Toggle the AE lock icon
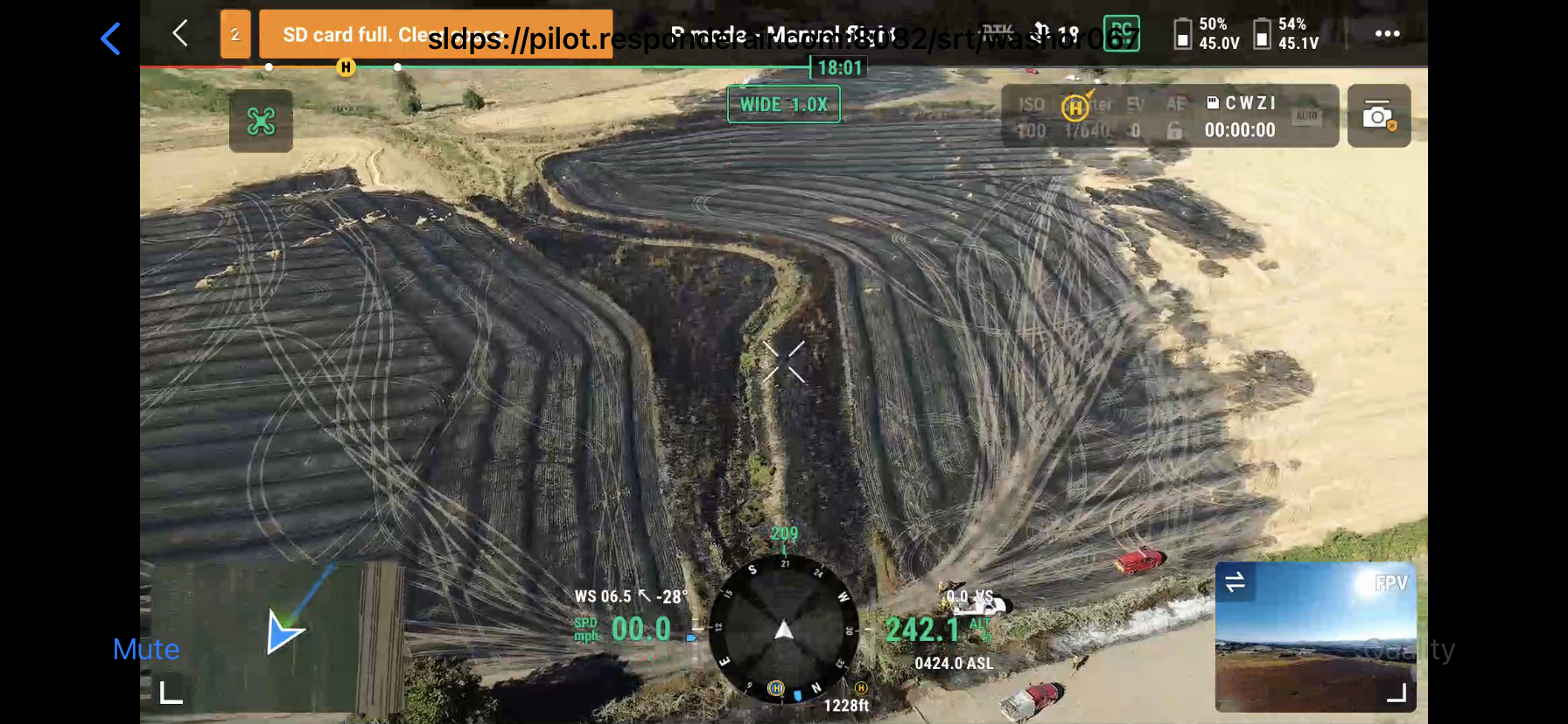Image resolution: width=1568 pixels, height=724 pixels. pos(1174,130)
